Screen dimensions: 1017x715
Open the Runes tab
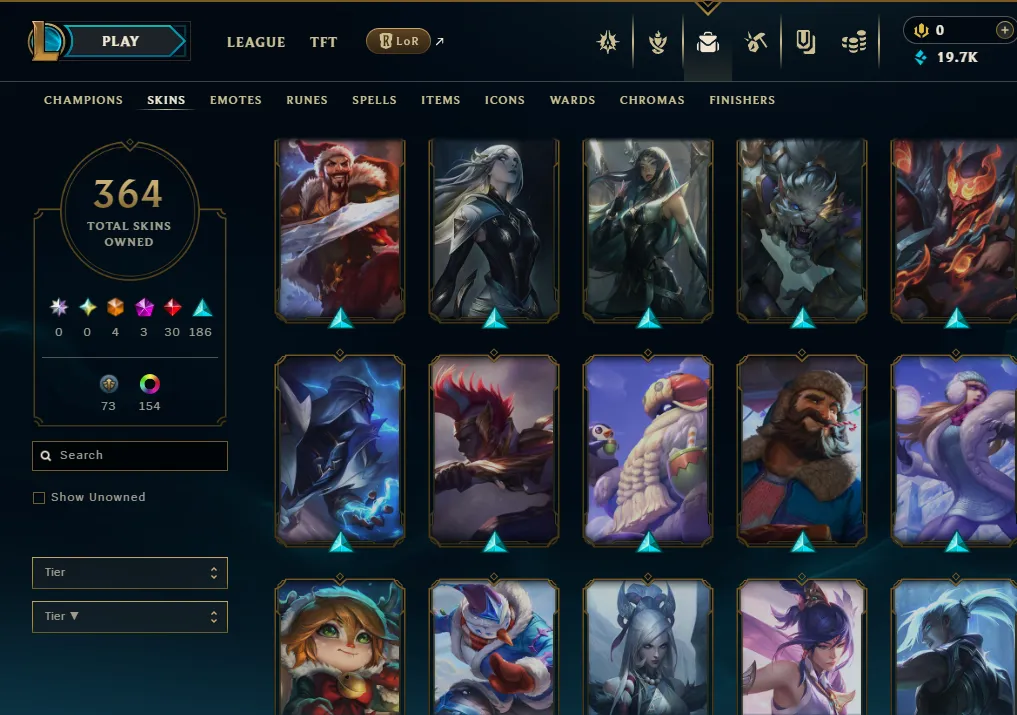click(x=307, y=100)
